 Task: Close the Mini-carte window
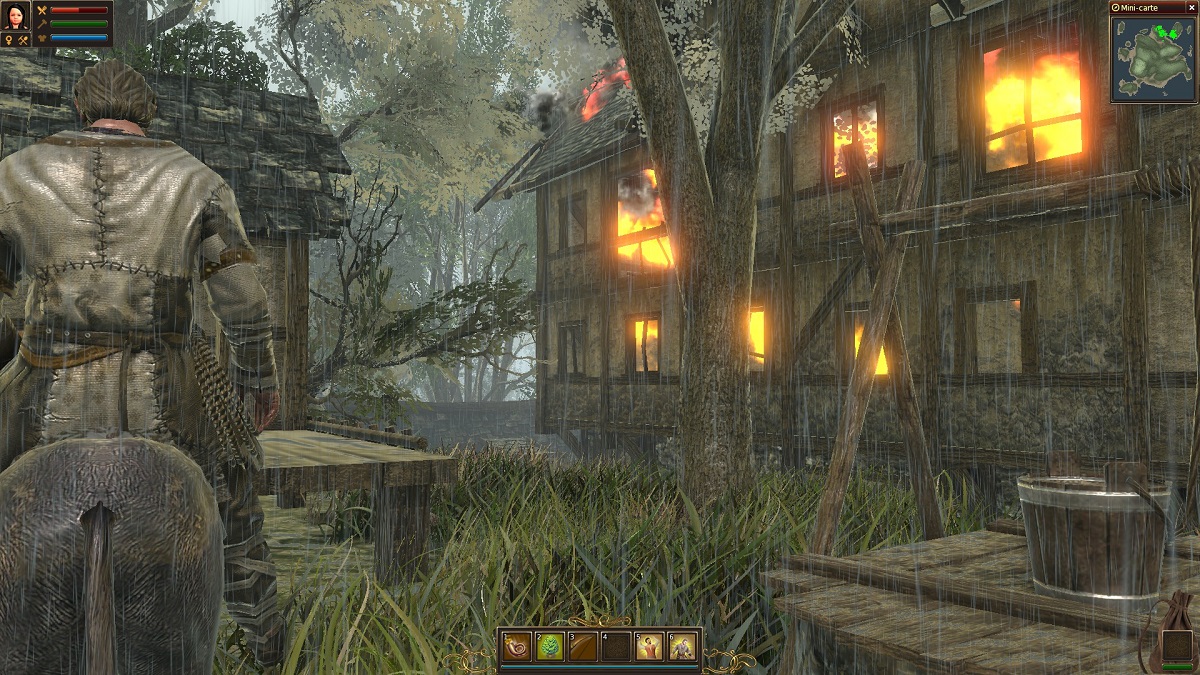coord(1191,7)
